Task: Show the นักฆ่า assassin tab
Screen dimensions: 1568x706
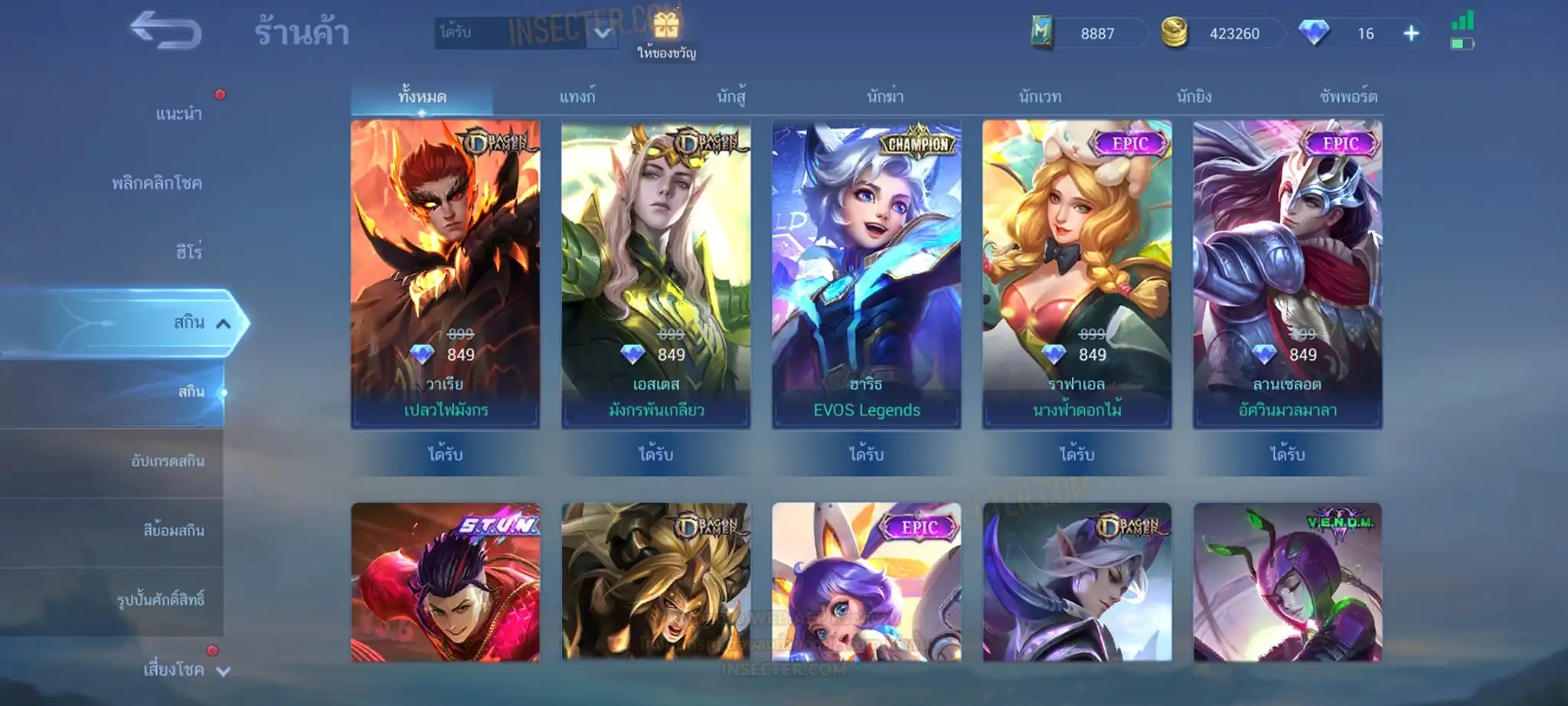Action: click(x=885, y=96)
